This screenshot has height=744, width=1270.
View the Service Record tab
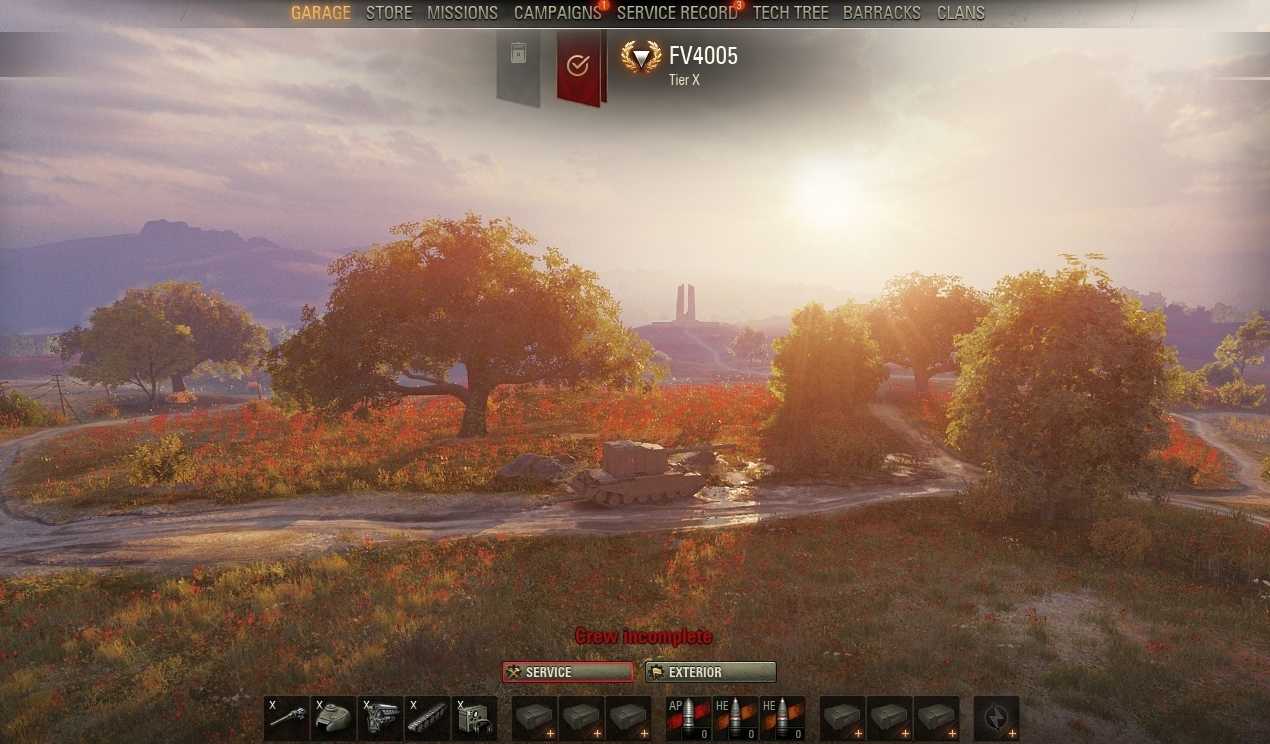(676, 13)
